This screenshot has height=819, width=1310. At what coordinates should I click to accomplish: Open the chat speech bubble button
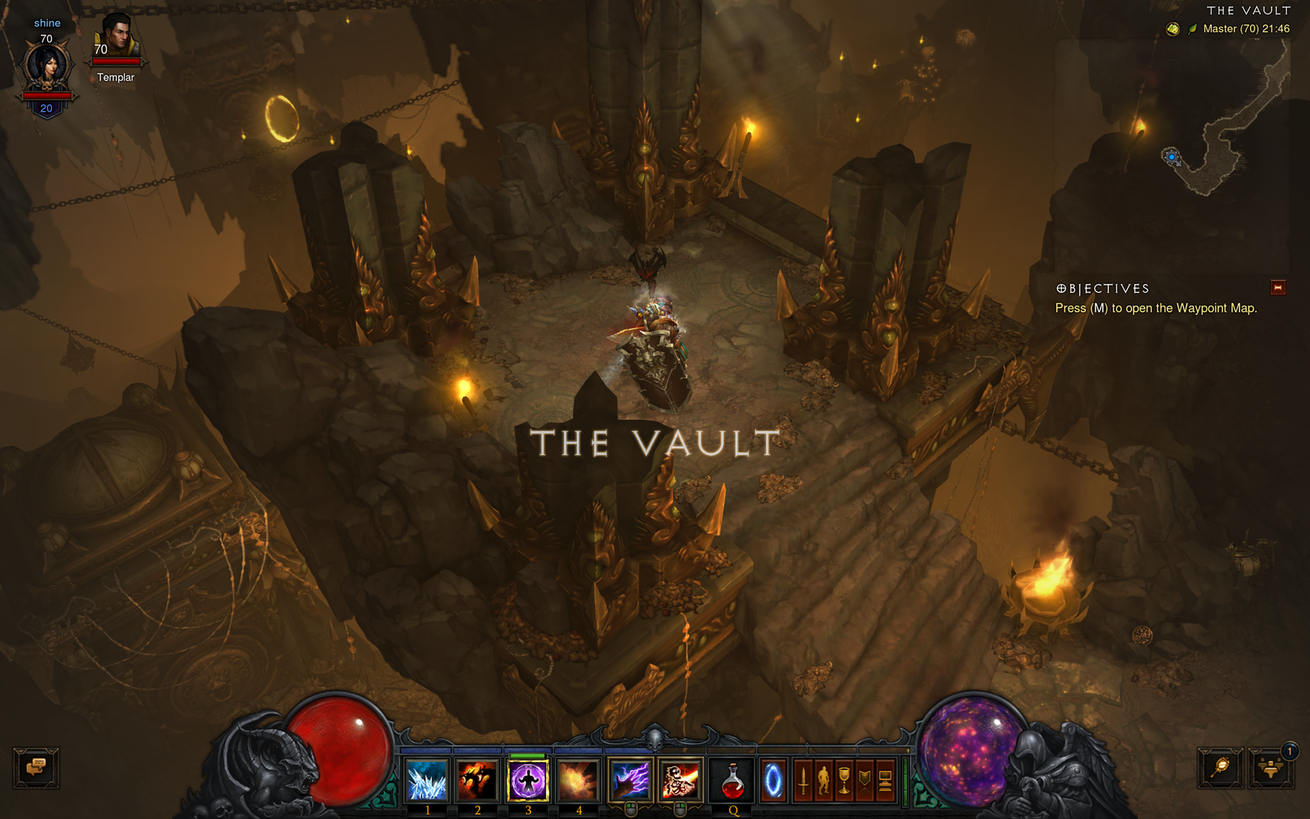[x=36, y=768]
